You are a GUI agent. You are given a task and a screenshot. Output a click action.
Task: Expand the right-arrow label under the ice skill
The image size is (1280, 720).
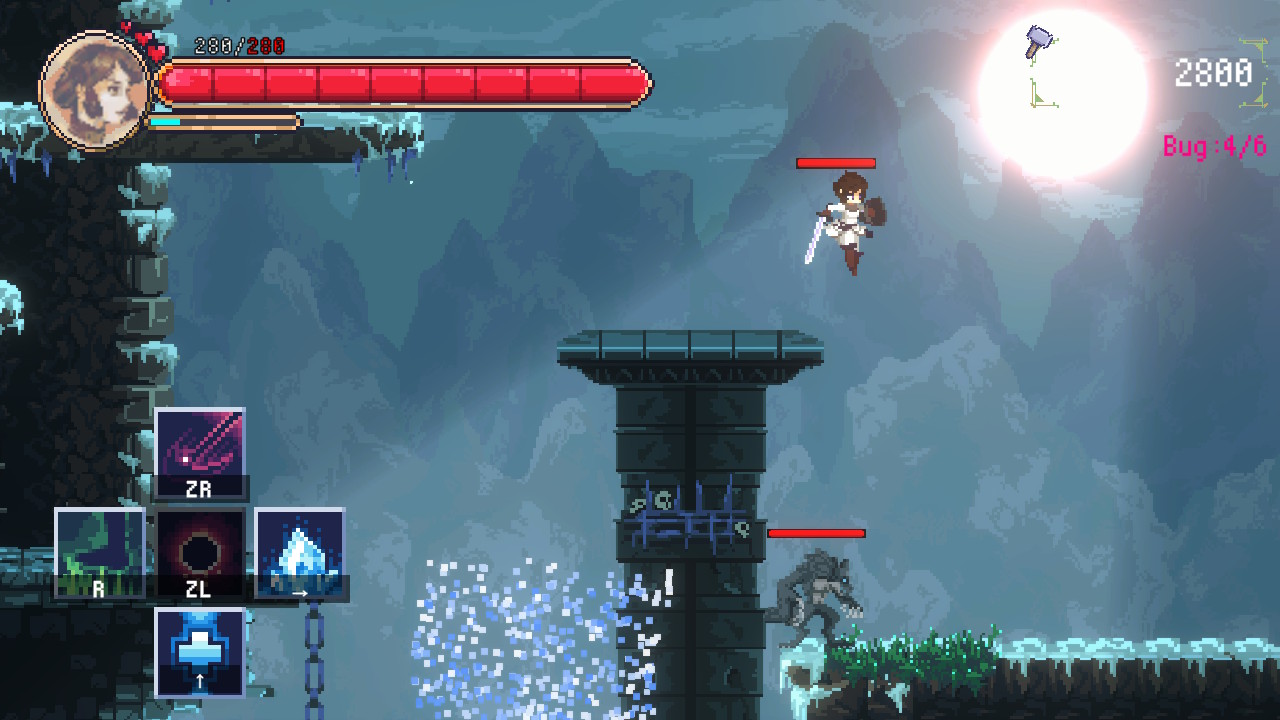[x=299, y=593]
